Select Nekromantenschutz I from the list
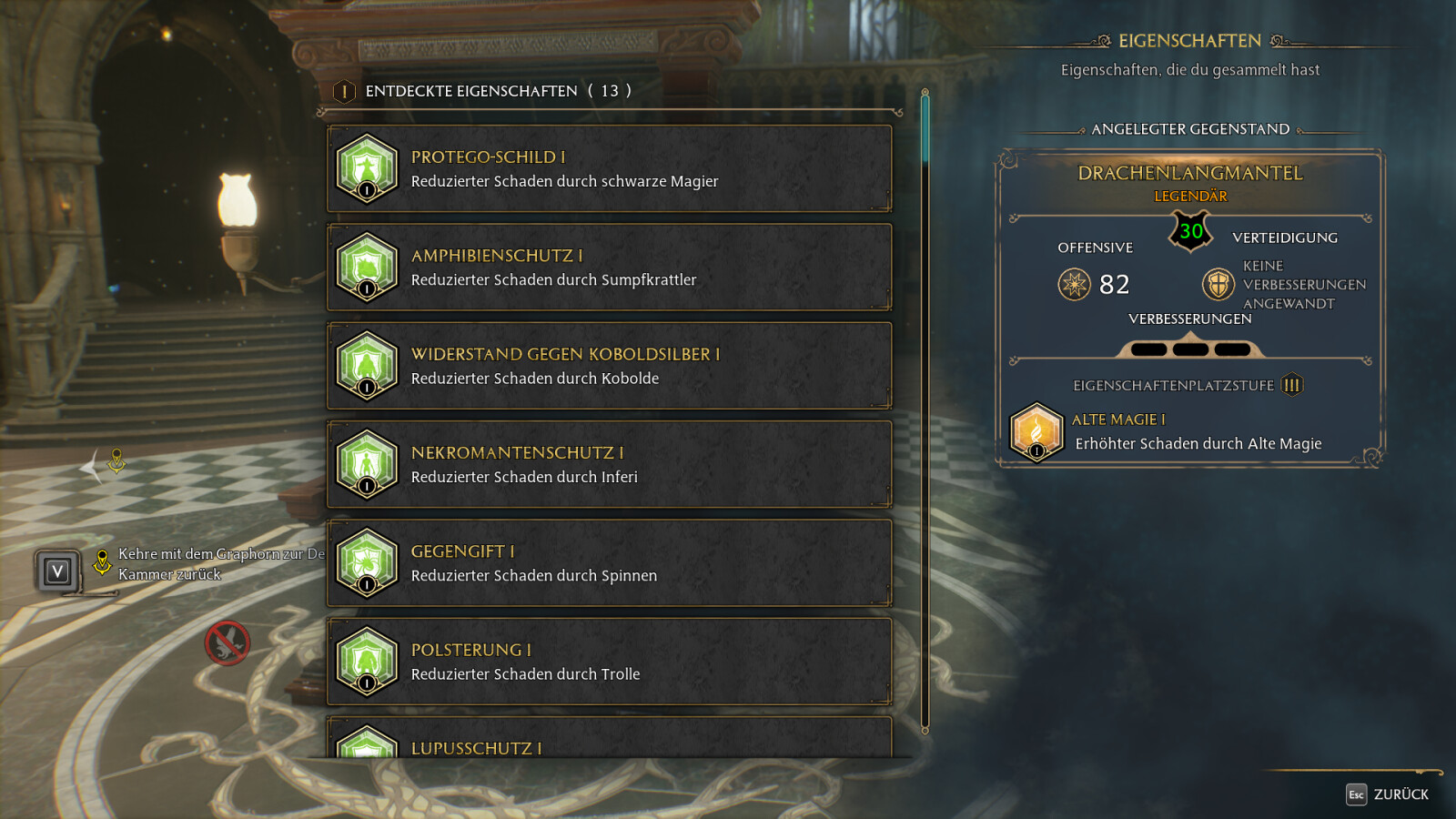The image size is (1456, 819). pyautogui.click(x=609, y=465)
